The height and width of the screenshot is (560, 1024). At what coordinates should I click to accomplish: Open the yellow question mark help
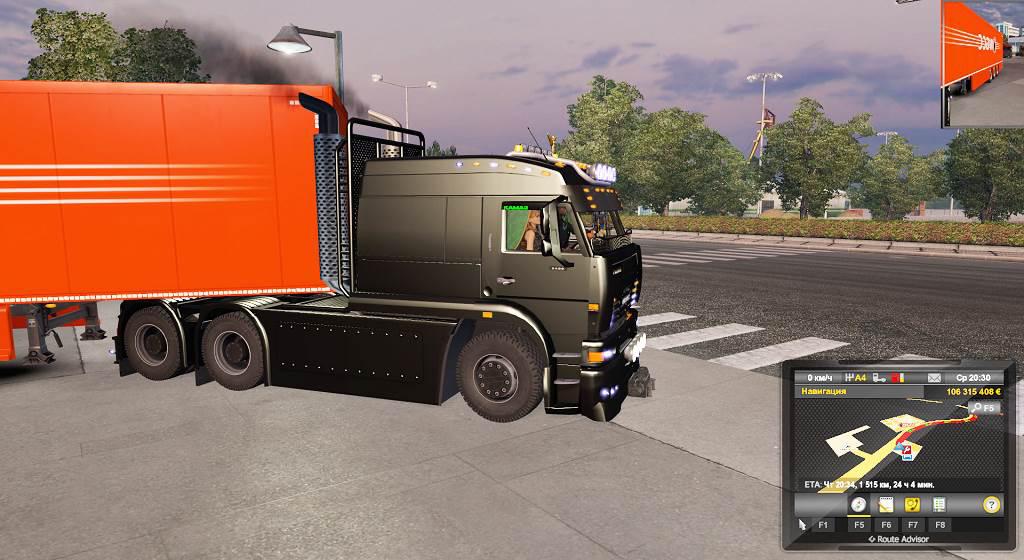click(x=991, y=505)
